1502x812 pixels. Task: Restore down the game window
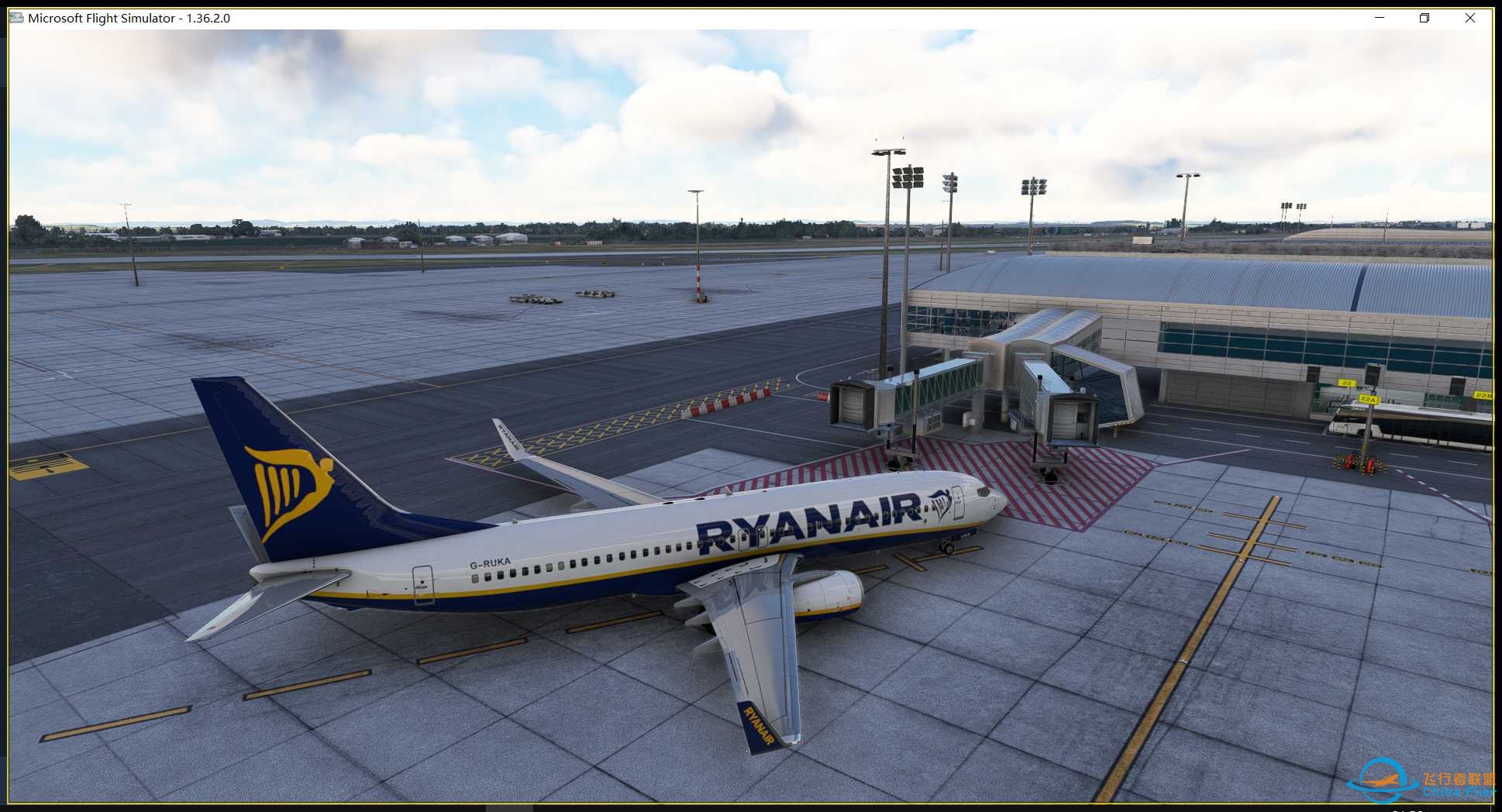tap(1424, 18)
